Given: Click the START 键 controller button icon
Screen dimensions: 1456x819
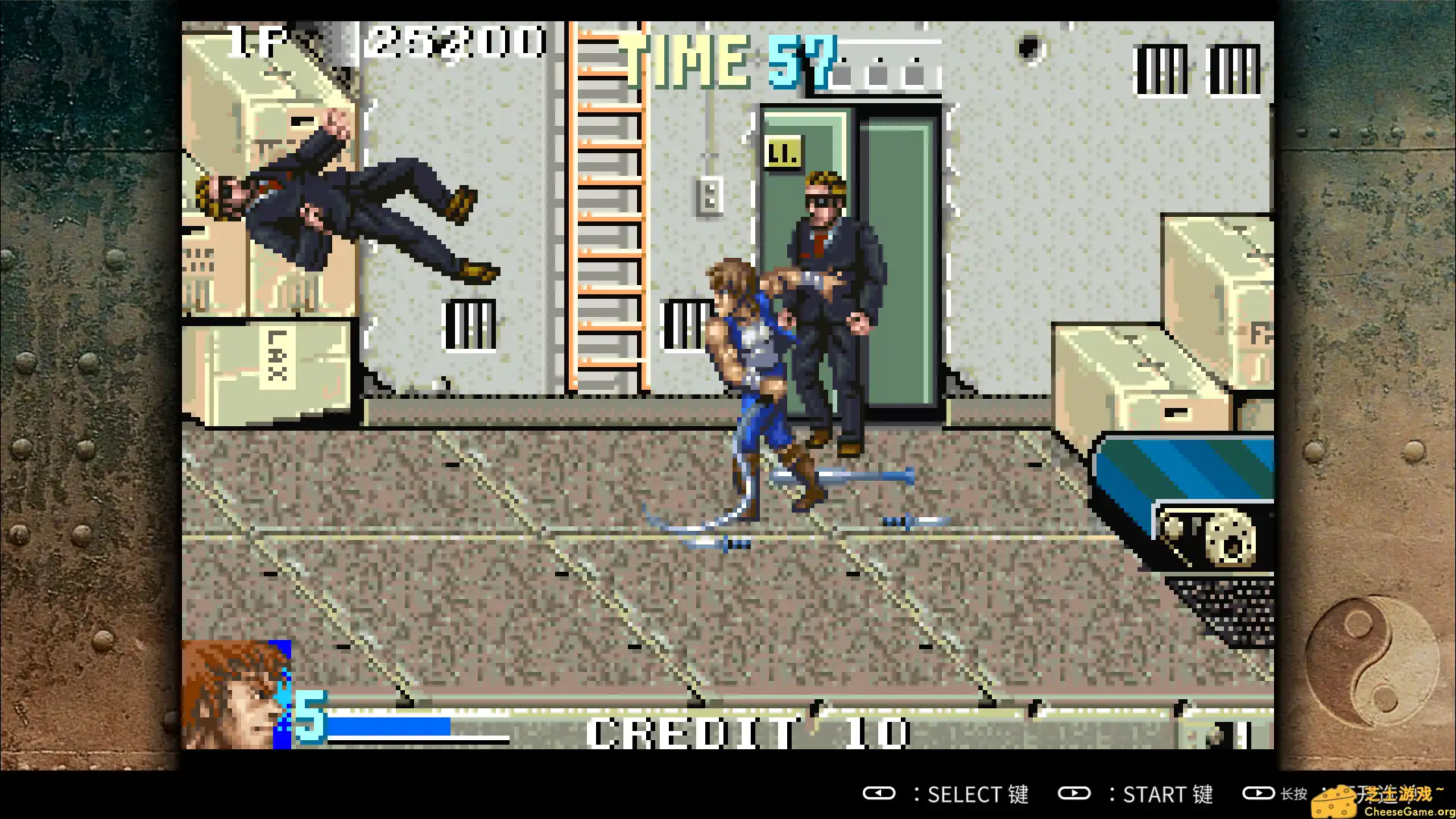Looking at the screenshot, I should pos(1075,794).
